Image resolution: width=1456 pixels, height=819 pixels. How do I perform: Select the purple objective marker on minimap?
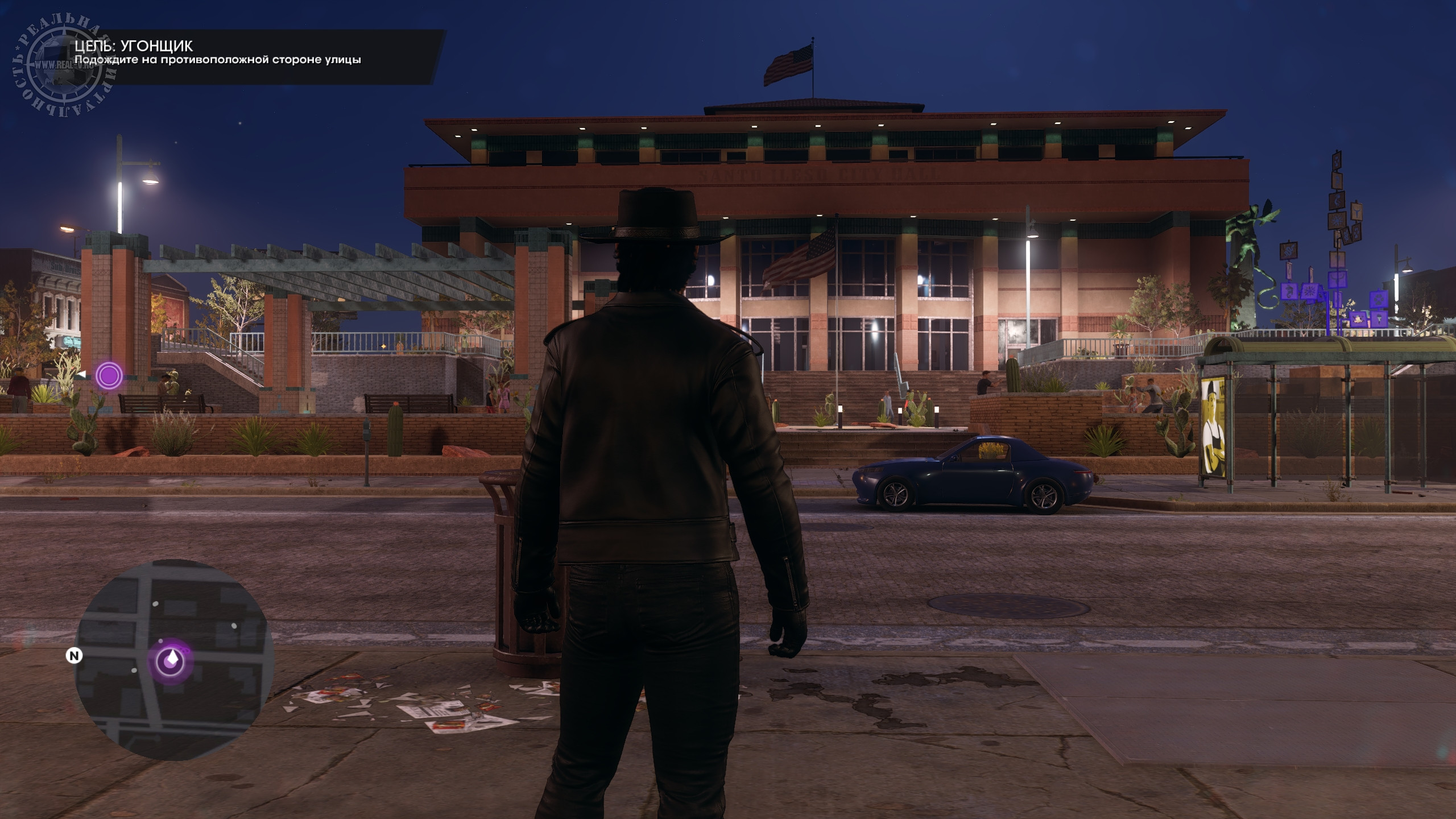[x=171, y=660]
